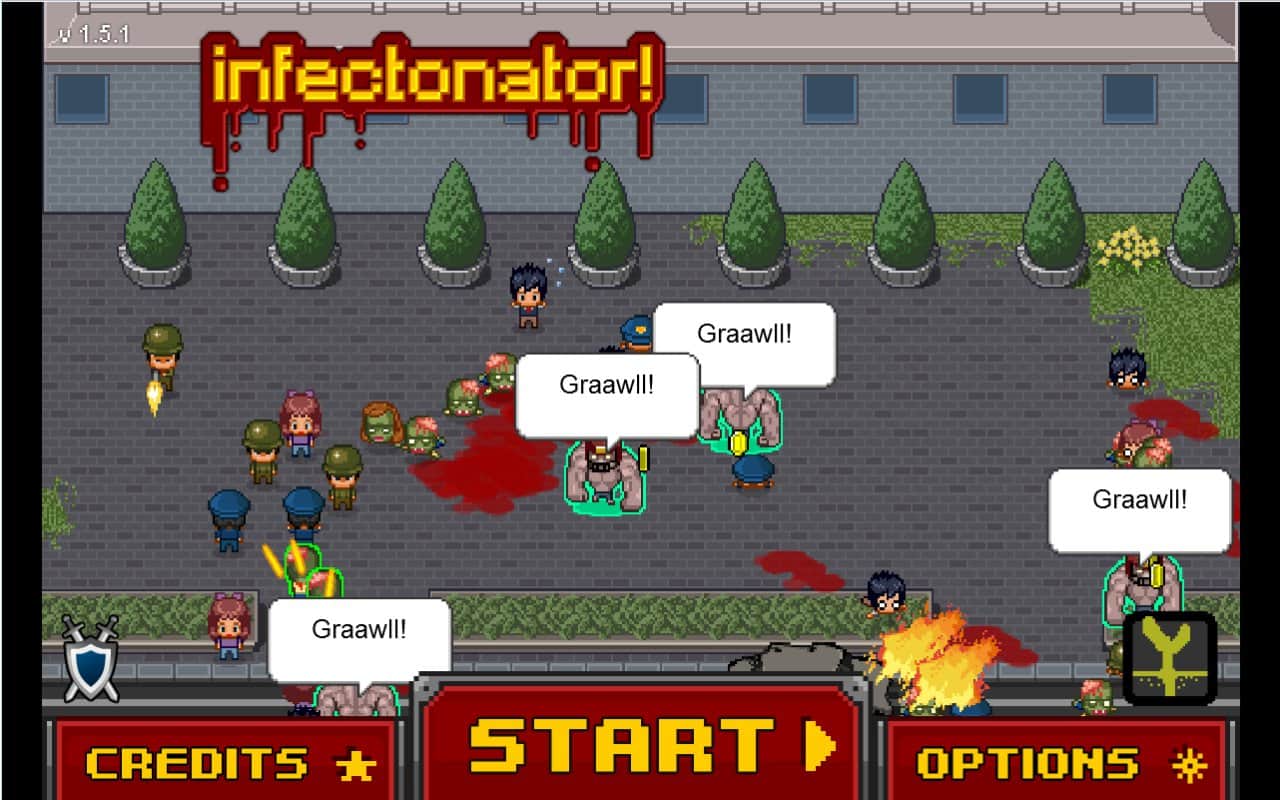
Task: Click the sun icon on the Options button
Action: (x=1190, y=763)
